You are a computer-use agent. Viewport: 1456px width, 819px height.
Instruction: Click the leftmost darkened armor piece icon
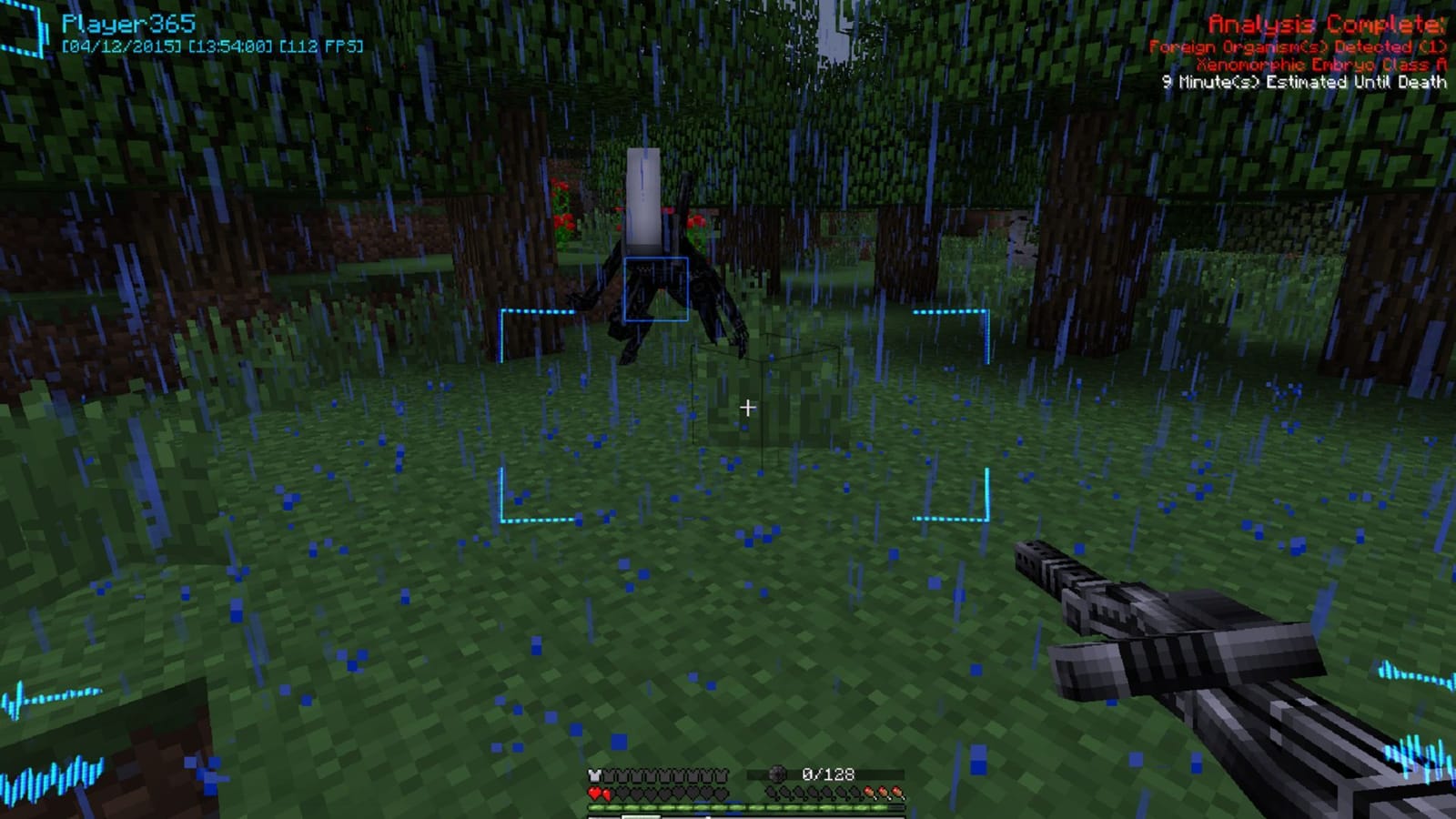point(609,774)
